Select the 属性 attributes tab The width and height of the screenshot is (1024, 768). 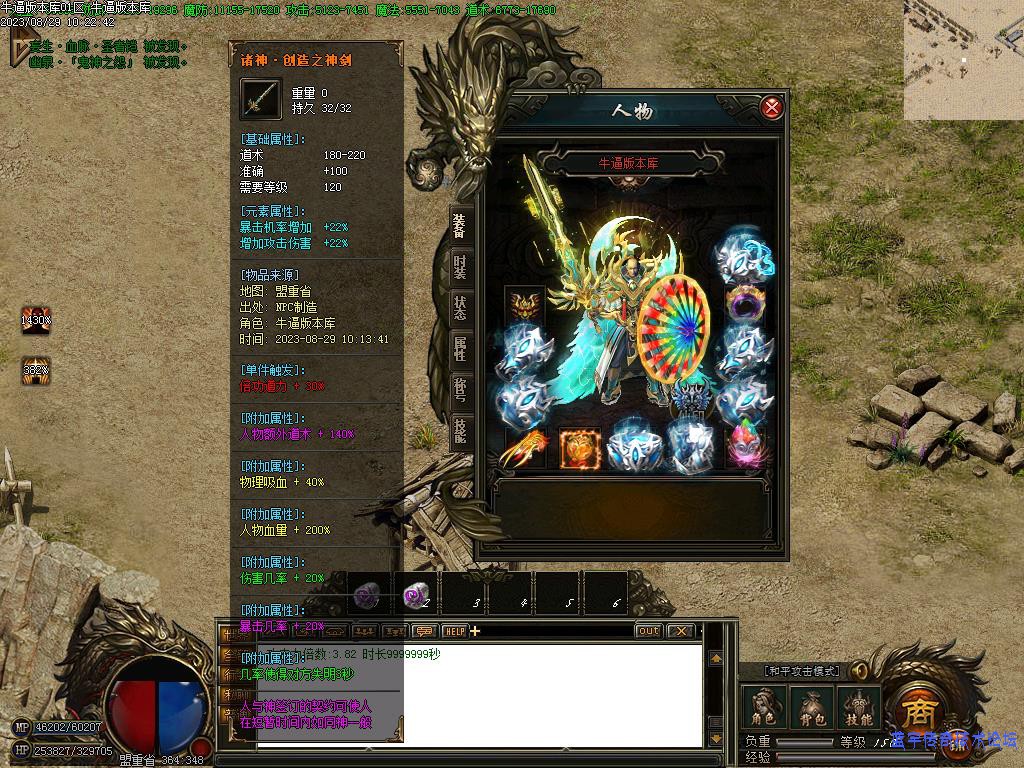coord(459,348)
